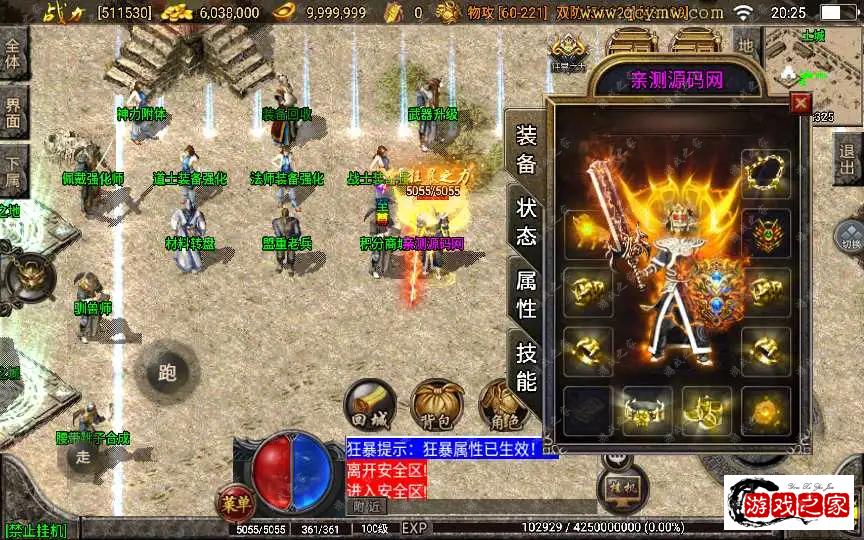Tap the 切换 switch button
The image size is (864, 540).
click(x=849, y=238)
